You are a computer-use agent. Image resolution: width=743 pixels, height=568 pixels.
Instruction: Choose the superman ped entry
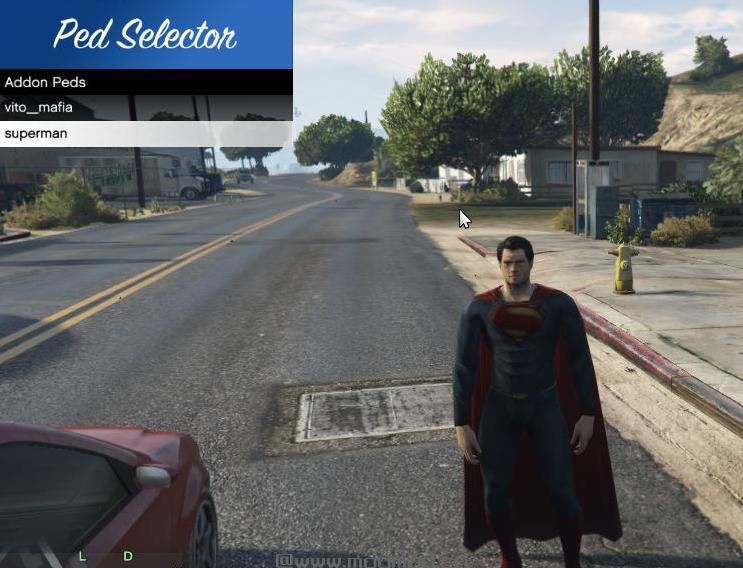coord(146,133)
